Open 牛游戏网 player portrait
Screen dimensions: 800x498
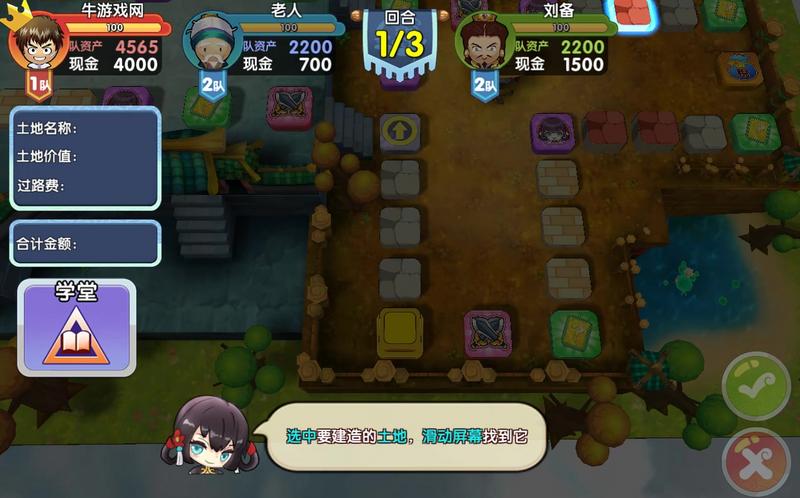(x=37, y=39)
